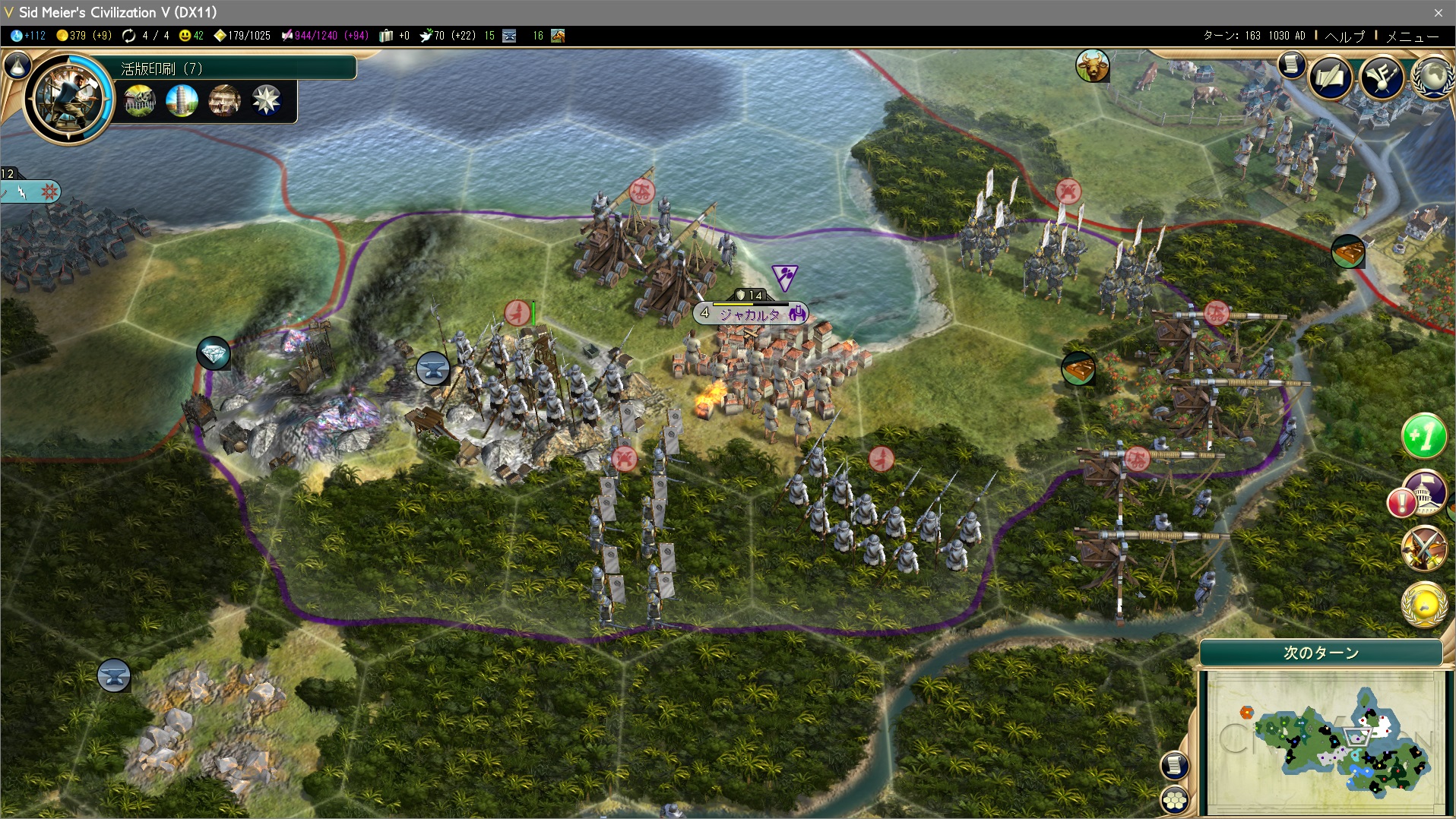Click the research portrait circle
The width and height of the screenshot is (1456, 819).
[x=68, y=99]
